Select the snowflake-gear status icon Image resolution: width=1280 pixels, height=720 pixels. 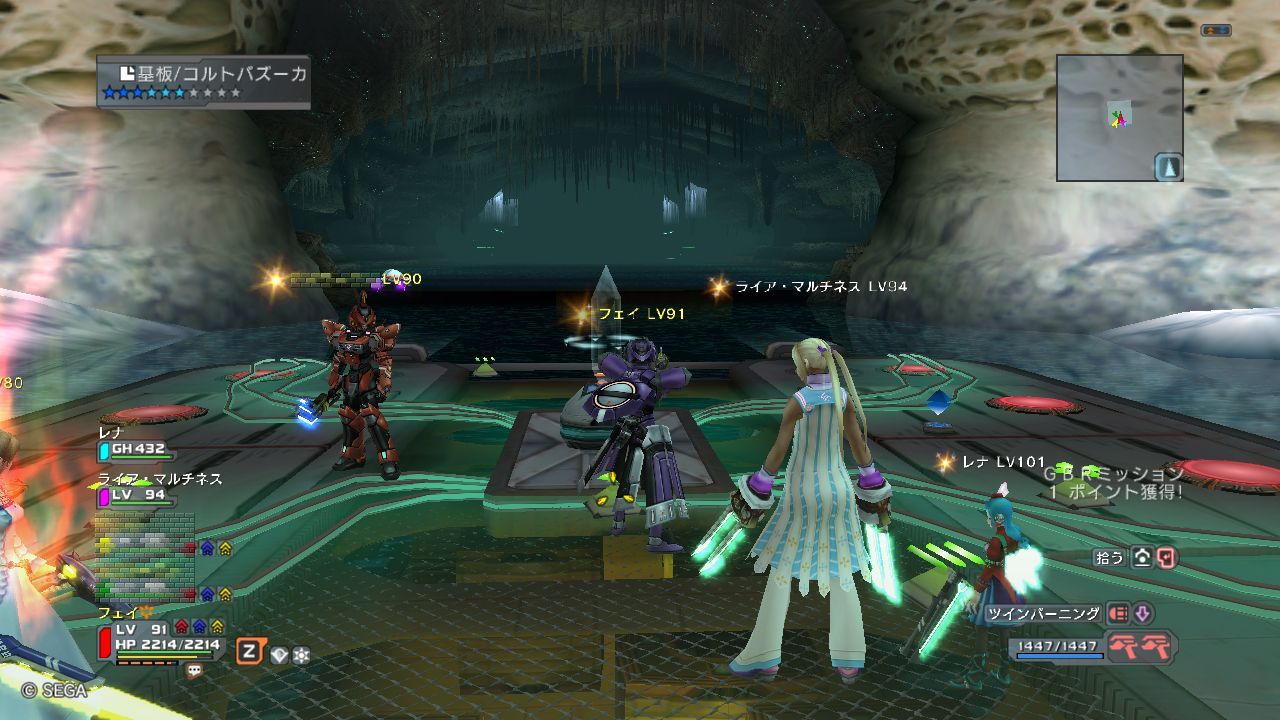click(x=300, y=655)
